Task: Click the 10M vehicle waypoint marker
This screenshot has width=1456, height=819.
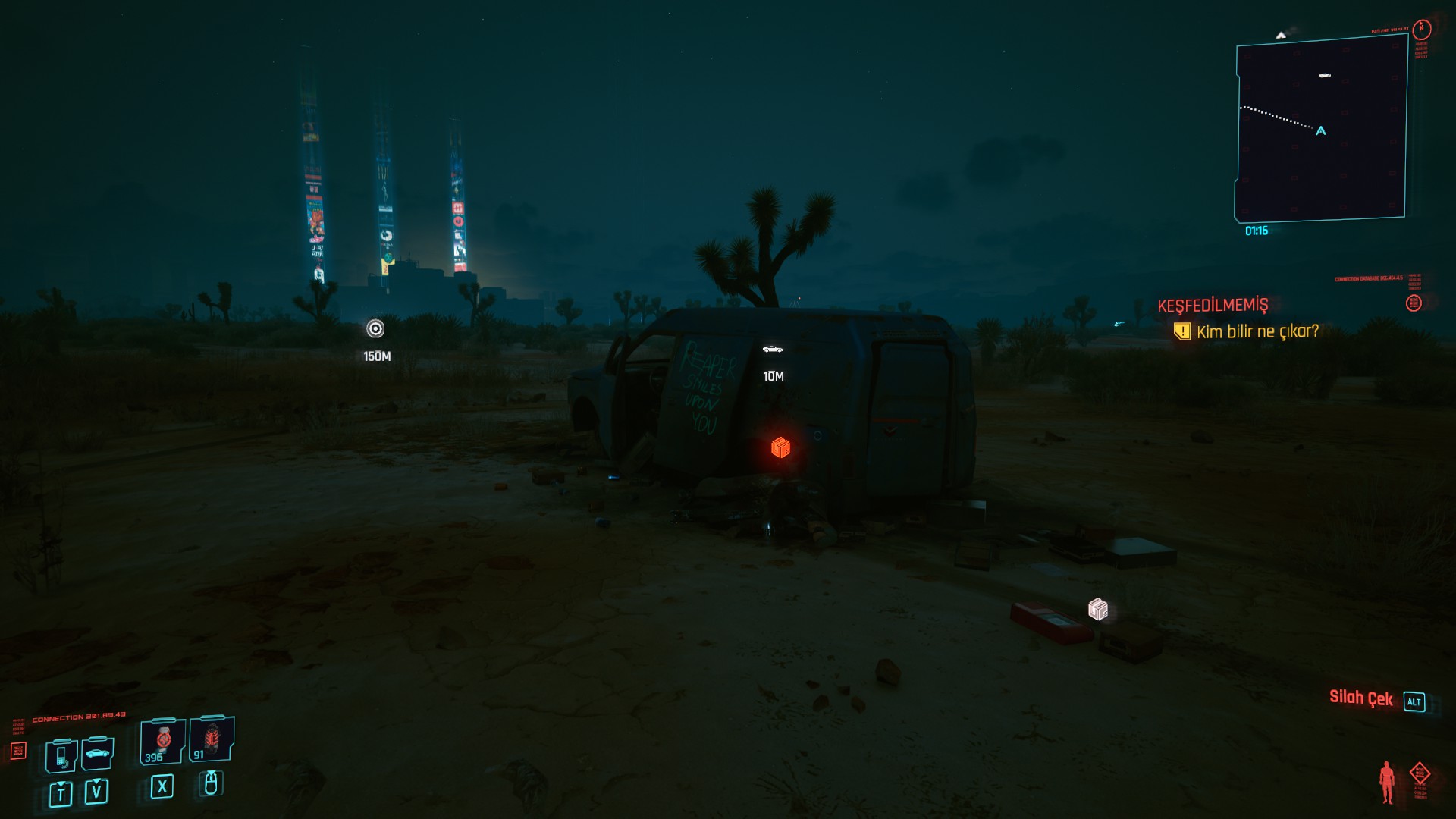Action: point(773,350)
